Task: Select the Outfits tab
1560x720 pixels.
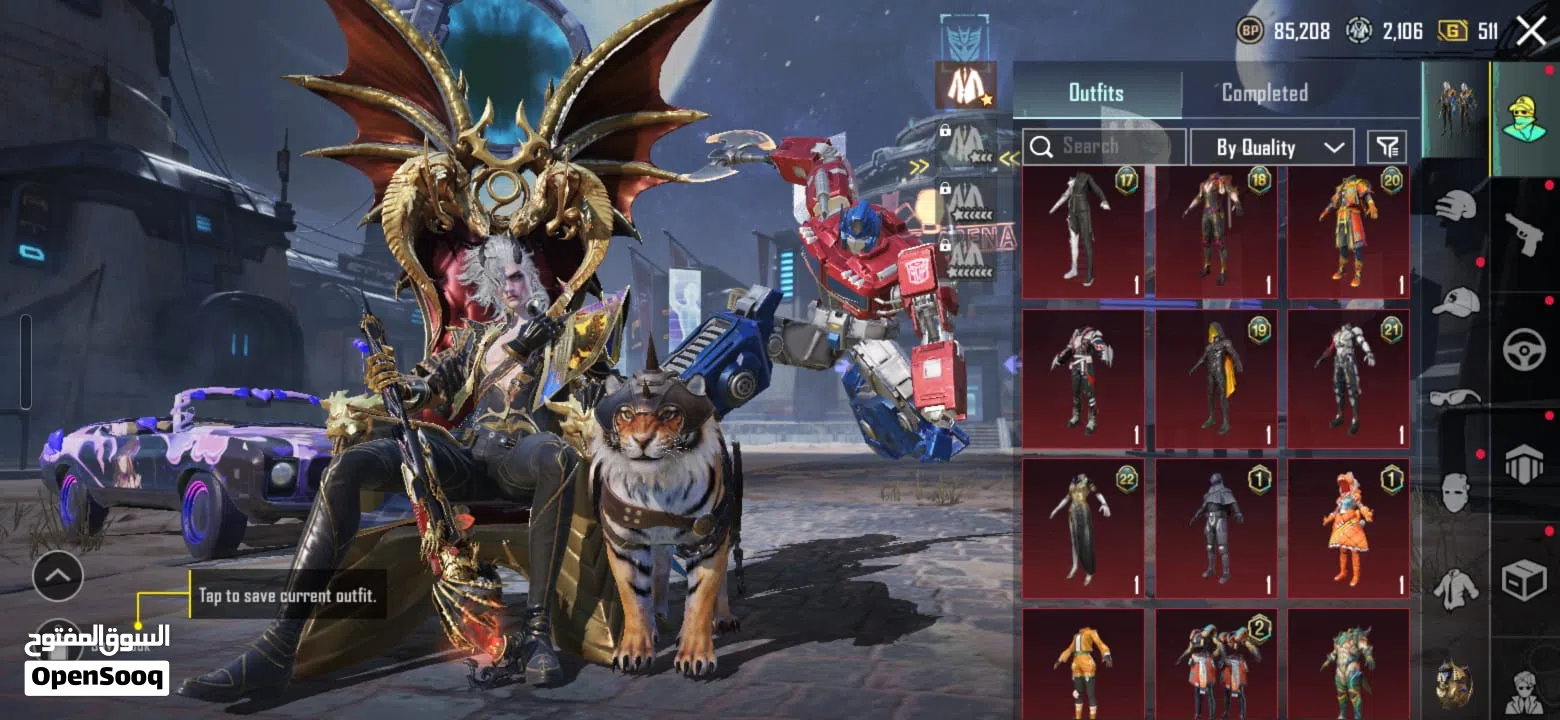Action: pyautogui.click(x=1096, y=93)
